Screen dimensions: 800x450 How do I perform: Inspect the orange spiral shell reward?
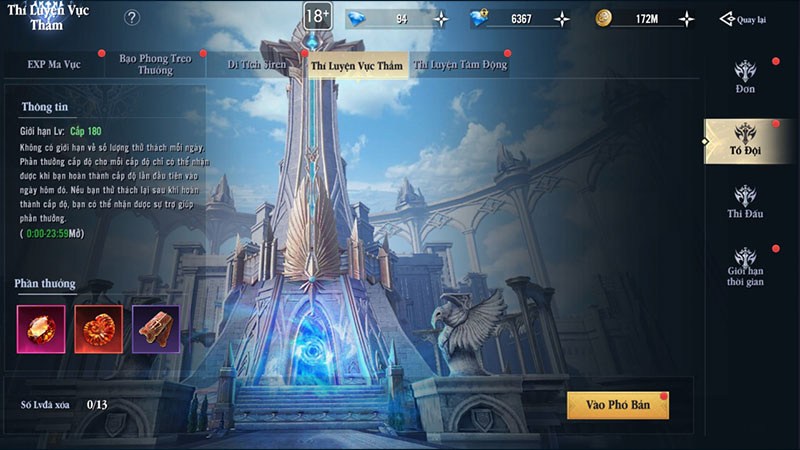pyautogui.click(x=98, y=329)
